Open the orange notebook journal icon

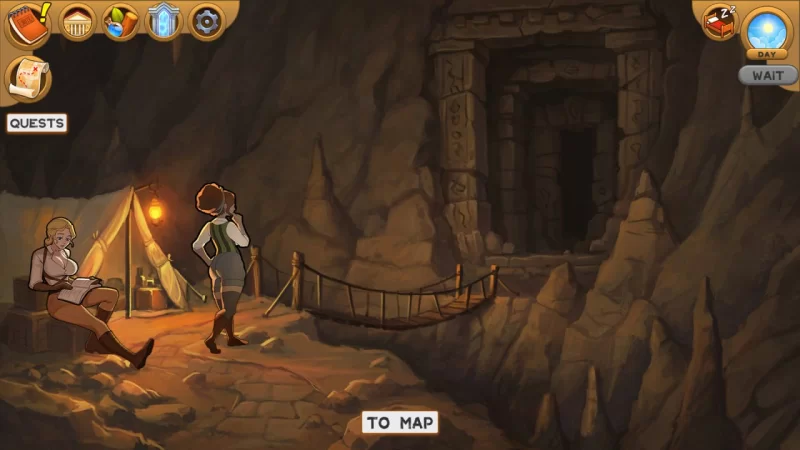pyautogui.click(x=27, y=23)
